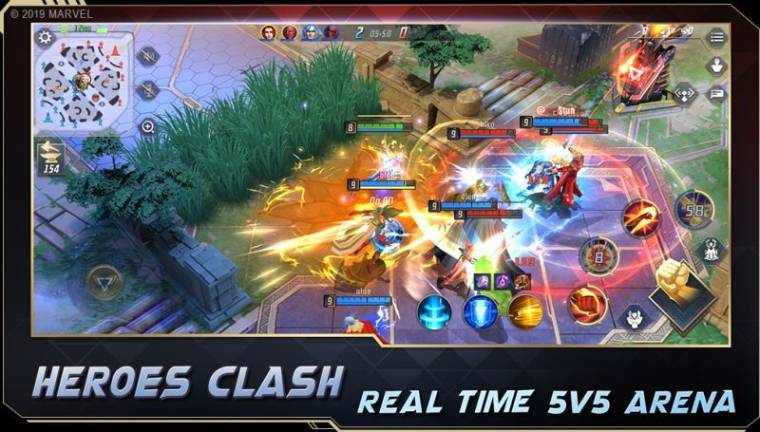
Task: Select the skill on cooldown showing 8
Action: 599,255
